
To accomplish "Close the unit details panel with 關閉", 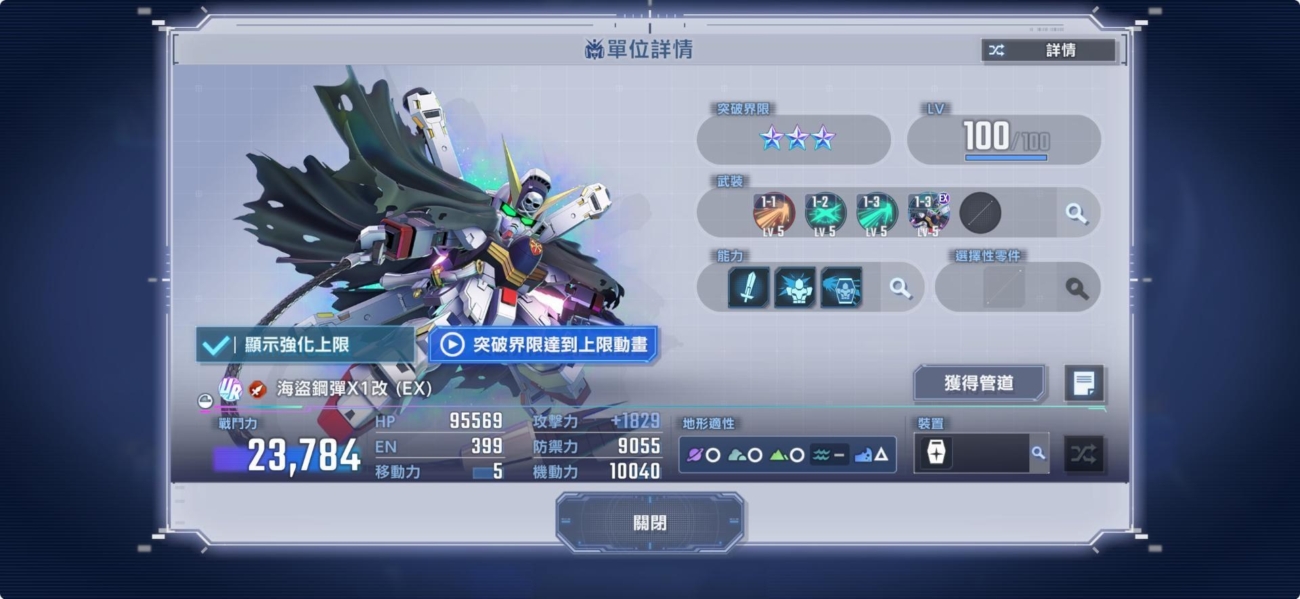I will pyautogui.click(x=650, y=523).
